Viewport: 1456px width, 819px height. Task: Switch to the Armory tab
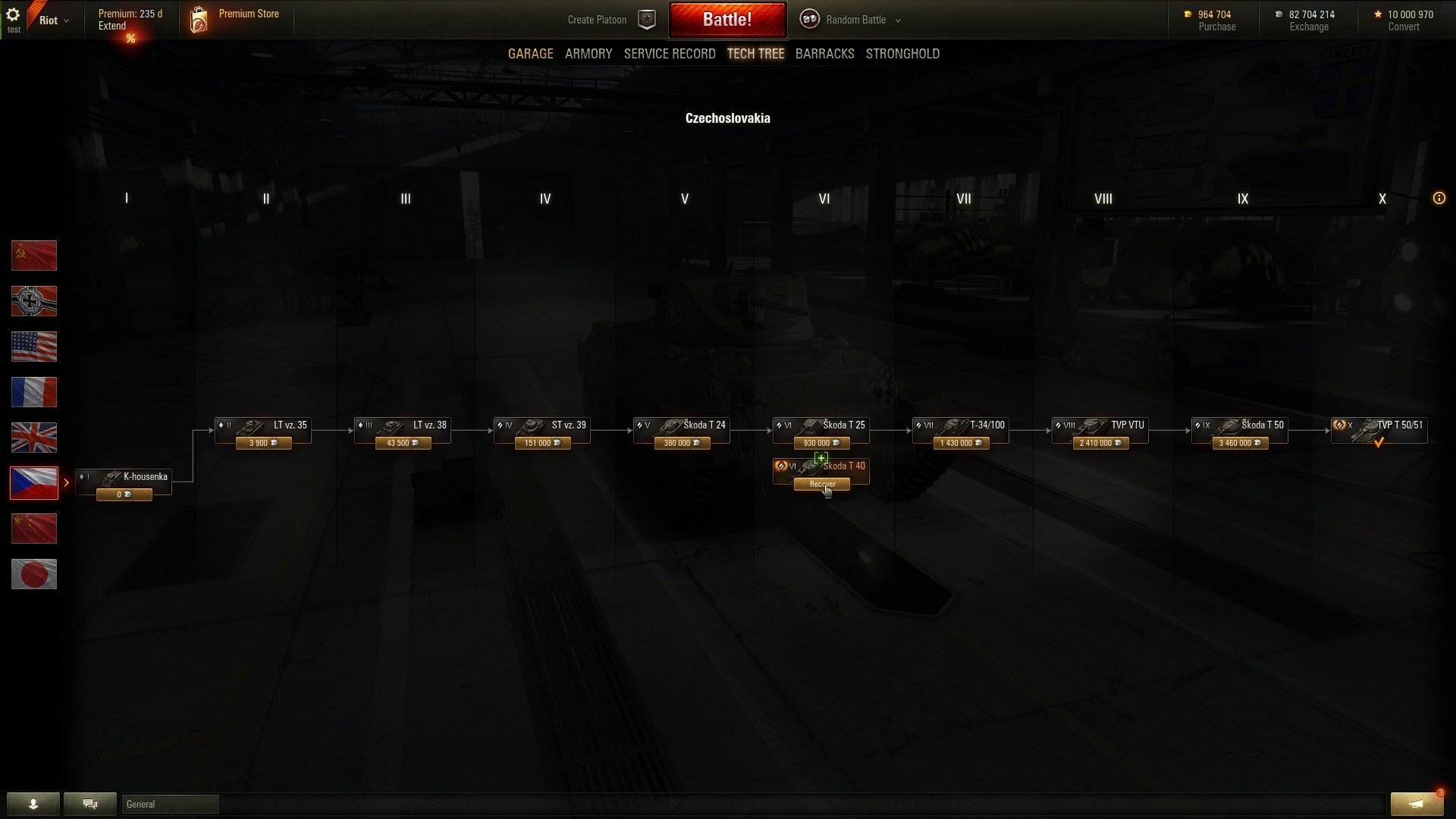click(x=588, y=54)
